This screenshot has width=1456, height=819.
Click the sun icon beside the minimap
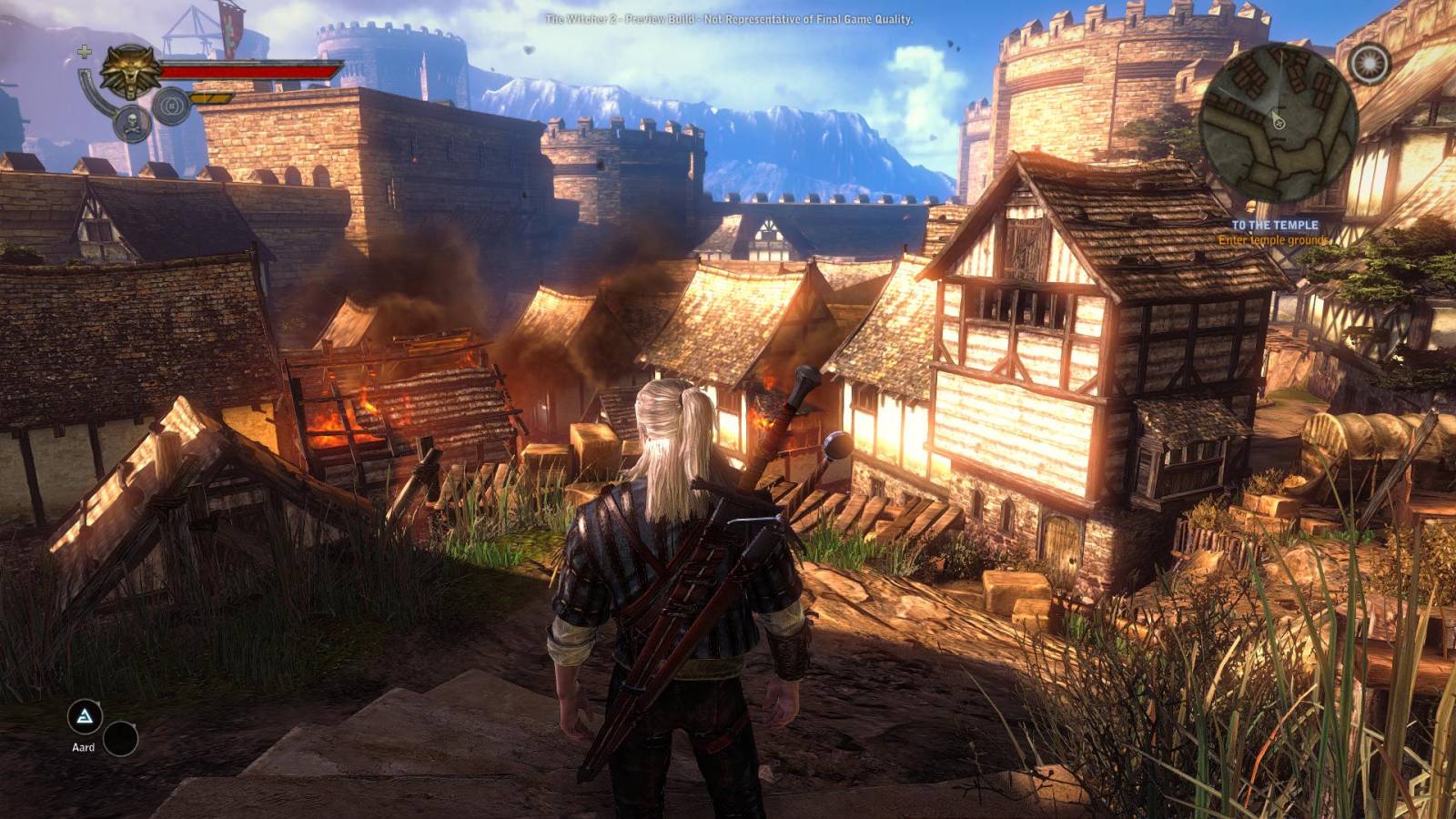pyautogui.click(x=1369, y=62)
